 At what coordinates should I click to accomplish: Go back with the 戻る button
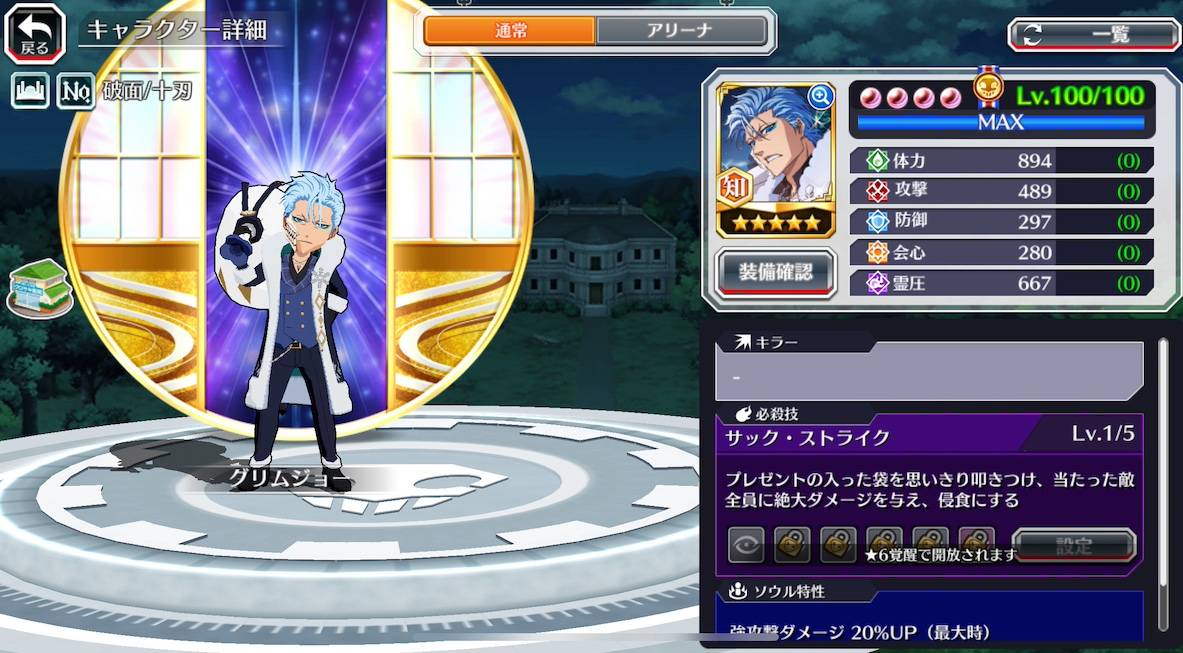[34, 33]
